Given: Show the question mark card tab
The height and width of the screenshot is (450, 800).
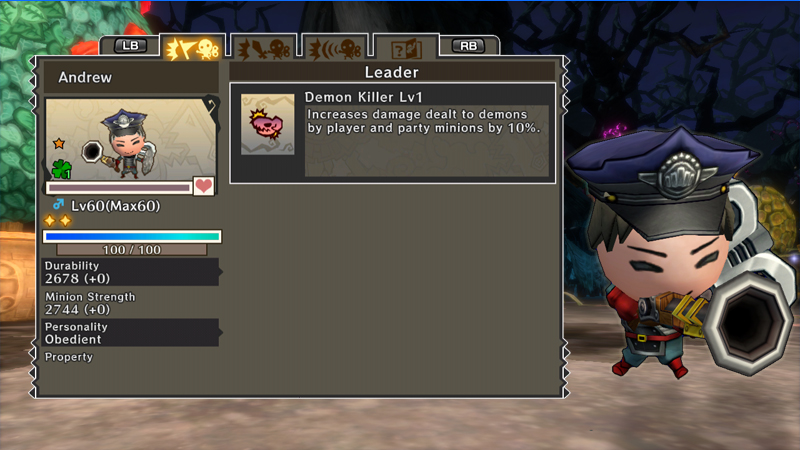Looking at the screenshot, I should pyautogui.click(x=406, y=48).
